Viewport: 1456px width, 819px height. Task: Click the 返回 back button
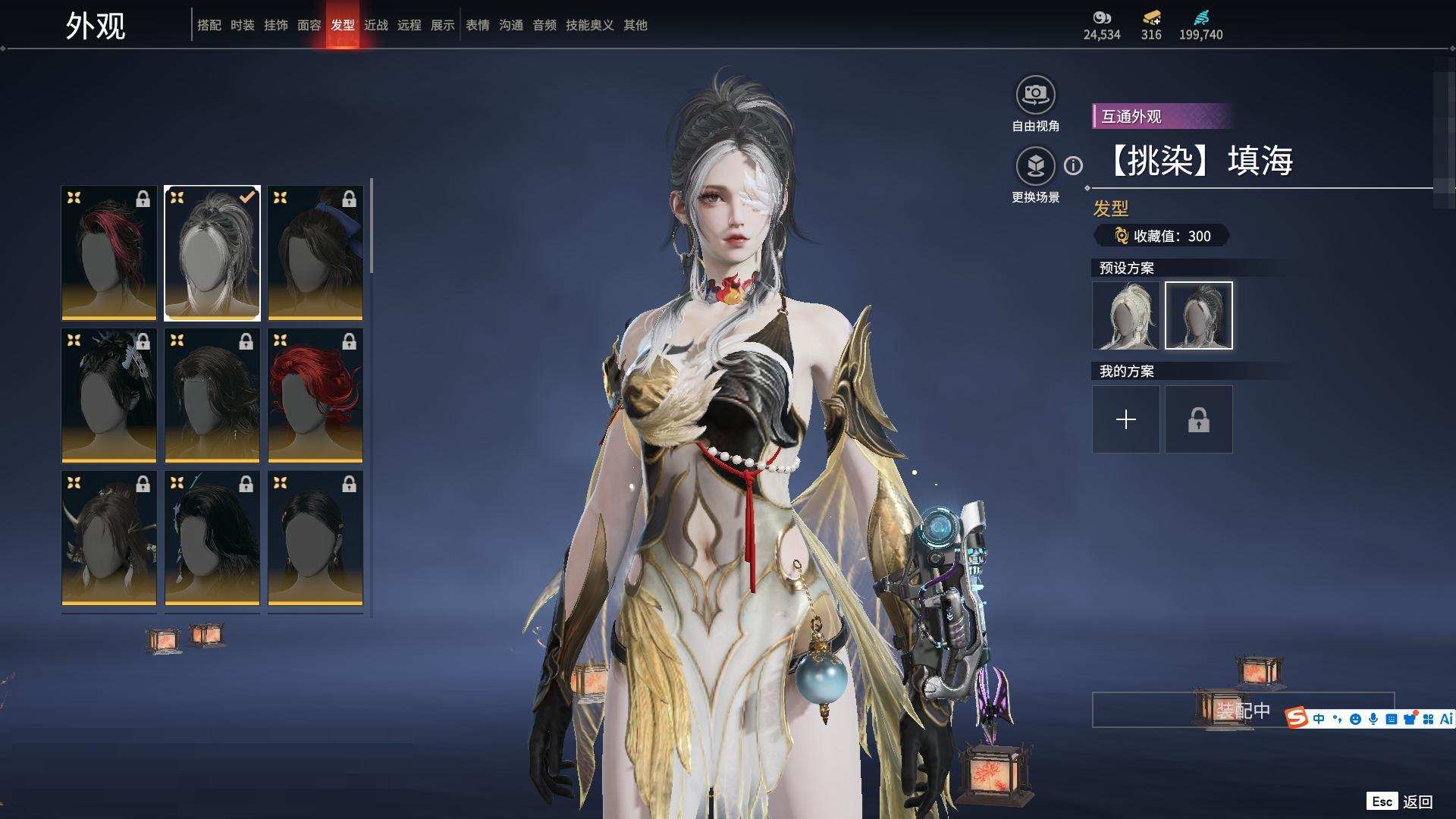point(1417,802)
